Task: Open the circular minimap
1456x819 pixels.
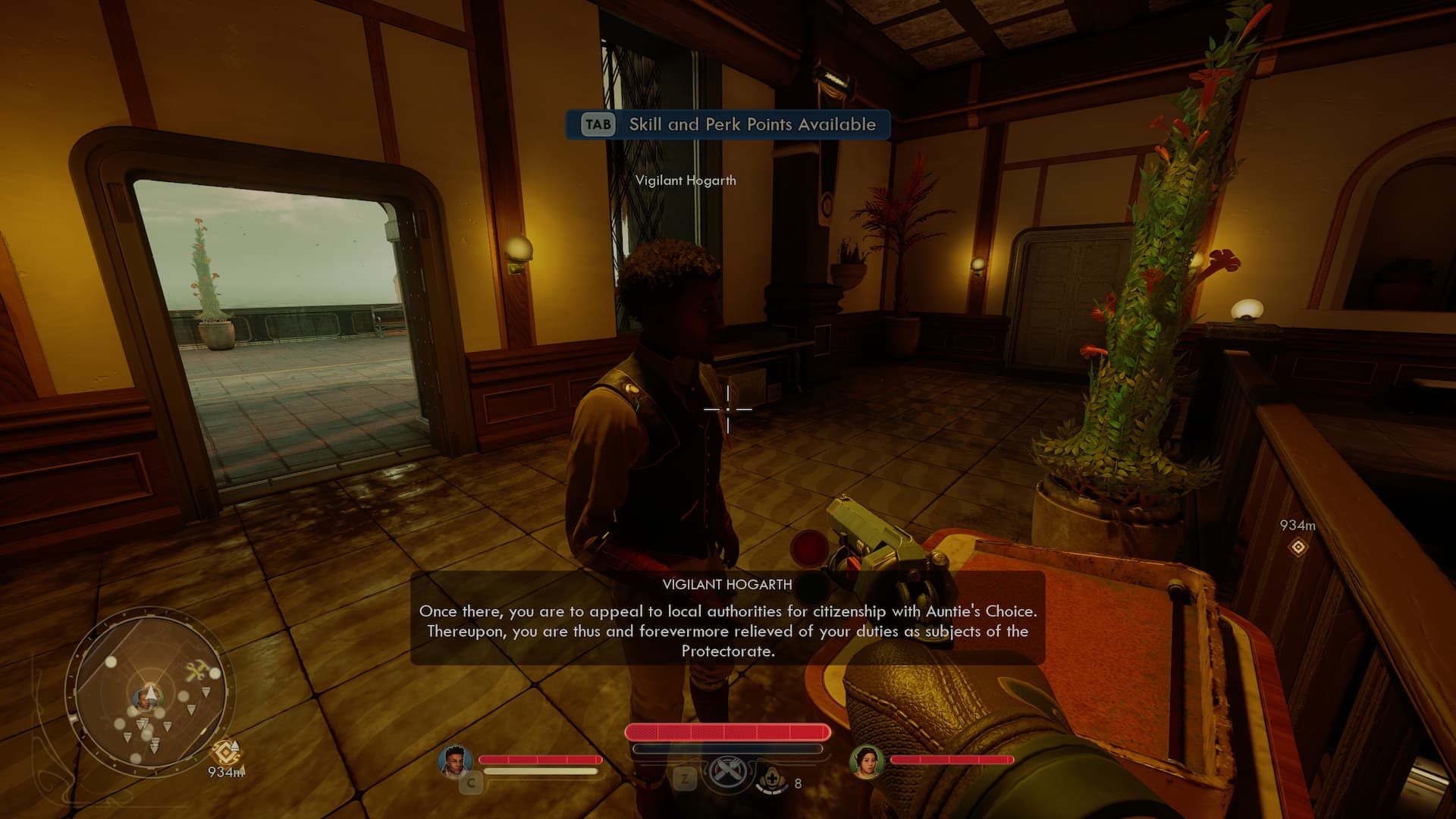Action: [149, 692]
